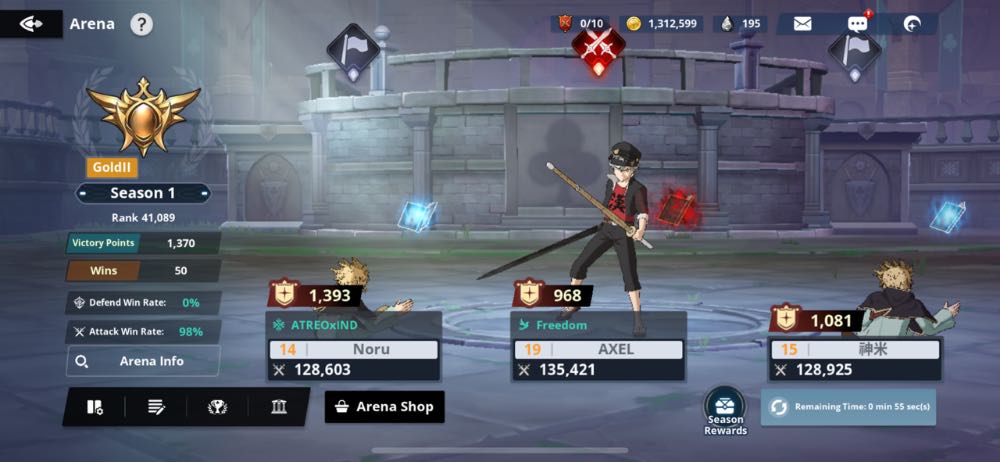Open Arena Info panel

pyautogui.click(x=143, y=361)
